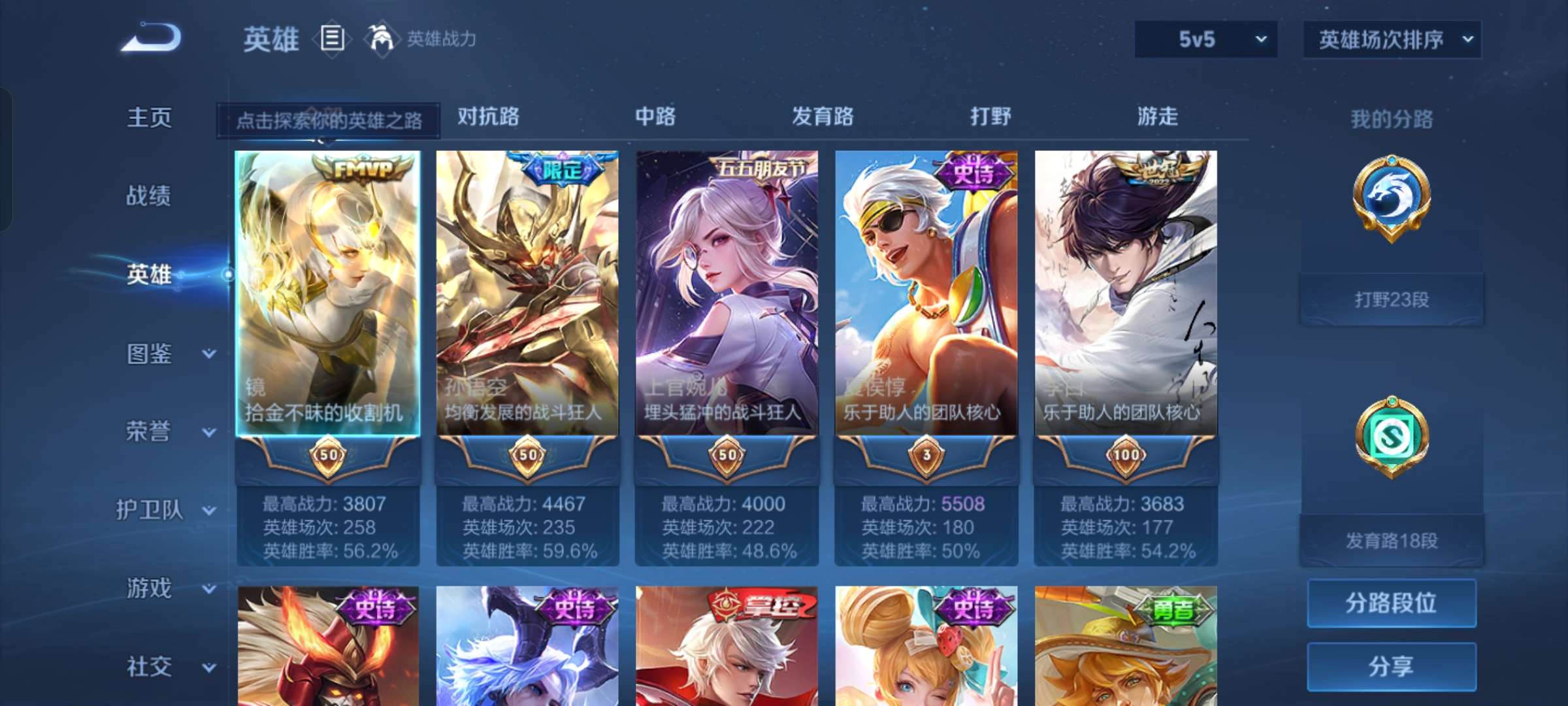Open the 5v5 mode dropdown
Image resolution: width=1568 pixels, height=706 pixels.
click(x=1205, y=39)
